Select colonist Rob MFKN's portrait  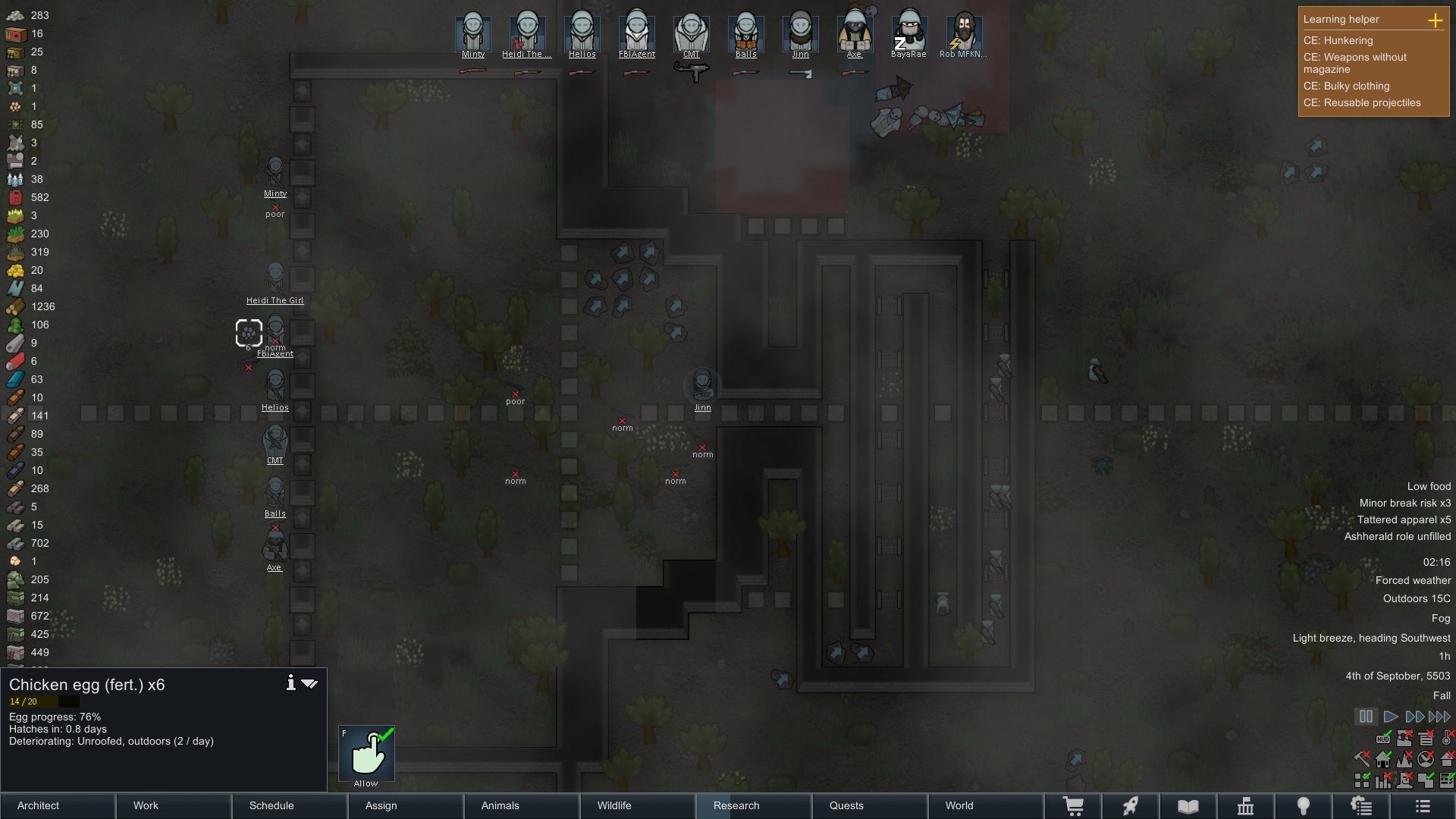pyautogui.click(x=964, y=33)
